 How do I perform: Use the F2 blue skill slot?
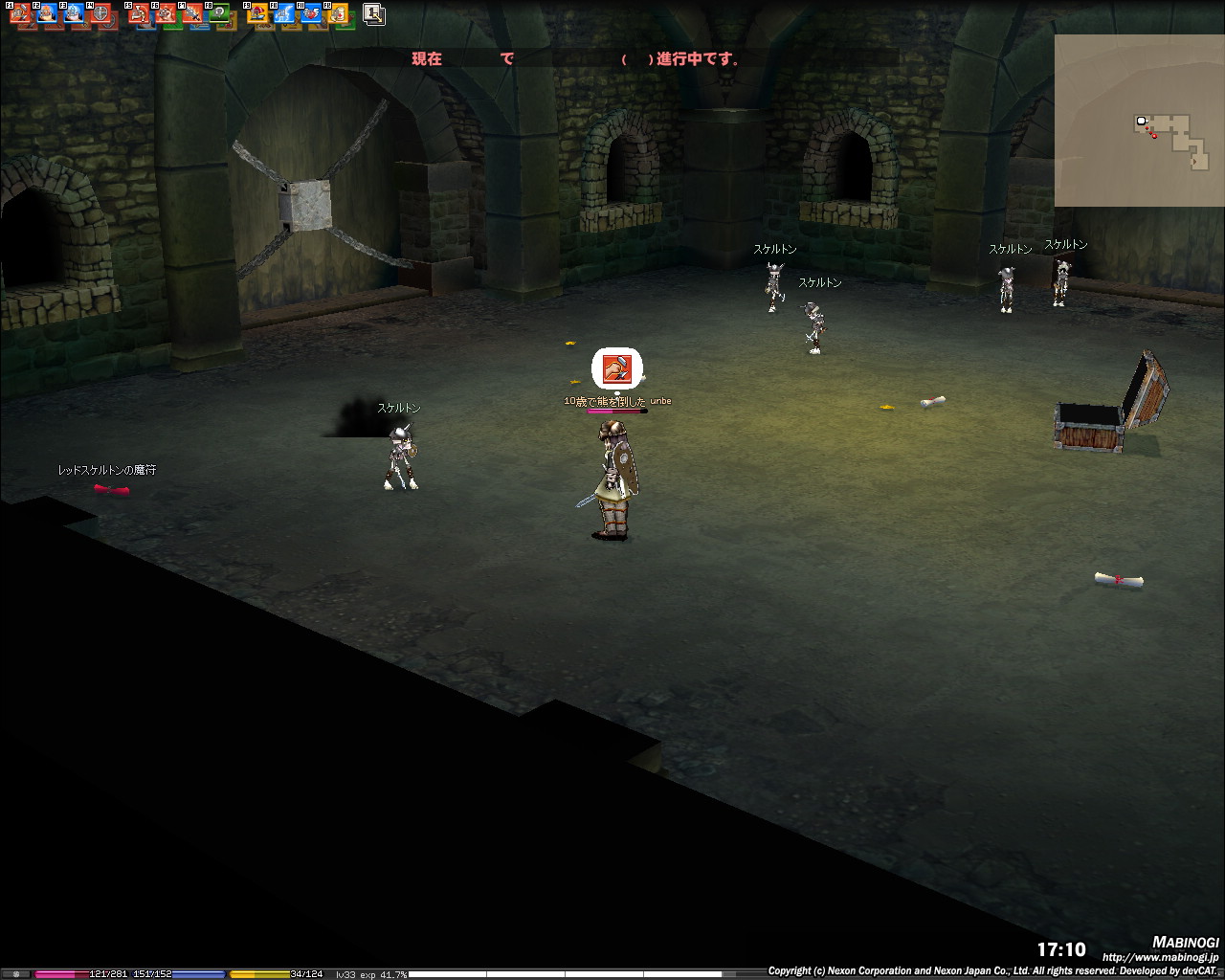click(x=47, y=14)
